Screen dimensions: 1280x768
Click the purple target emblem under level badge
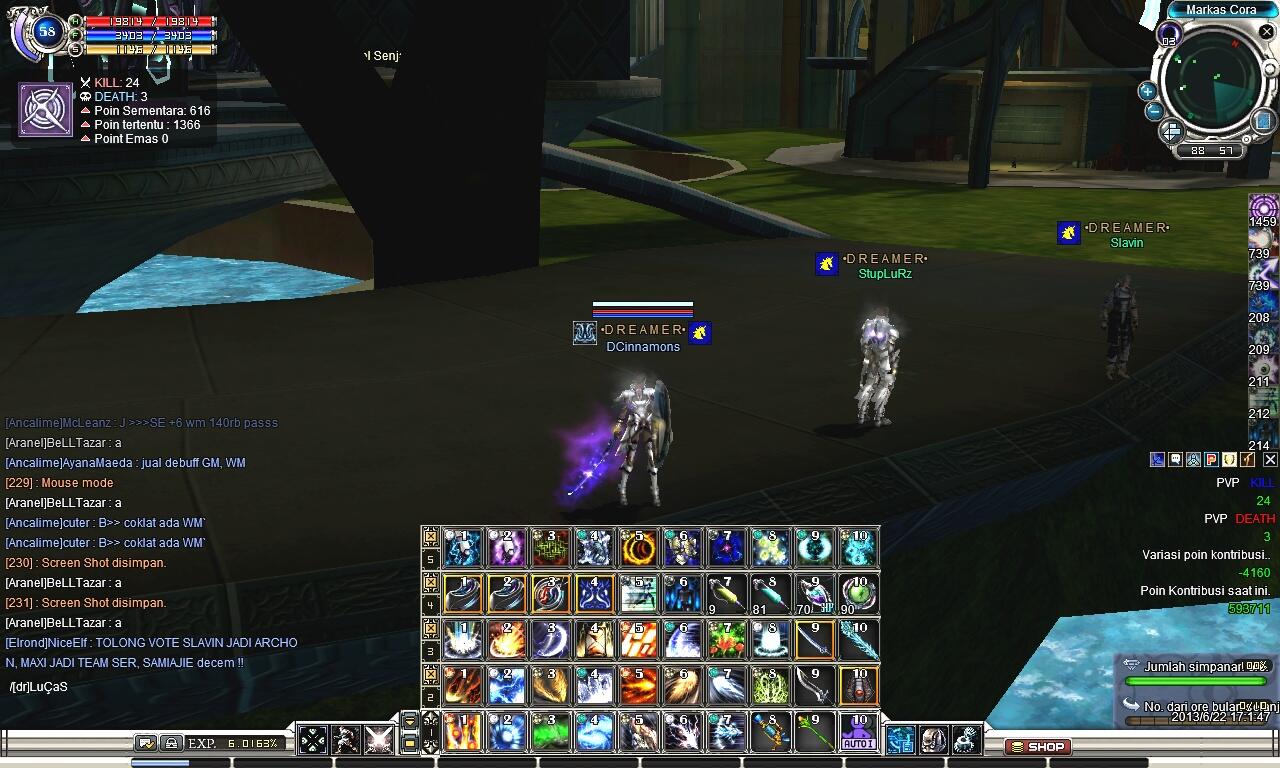click(x=45, y=109)
